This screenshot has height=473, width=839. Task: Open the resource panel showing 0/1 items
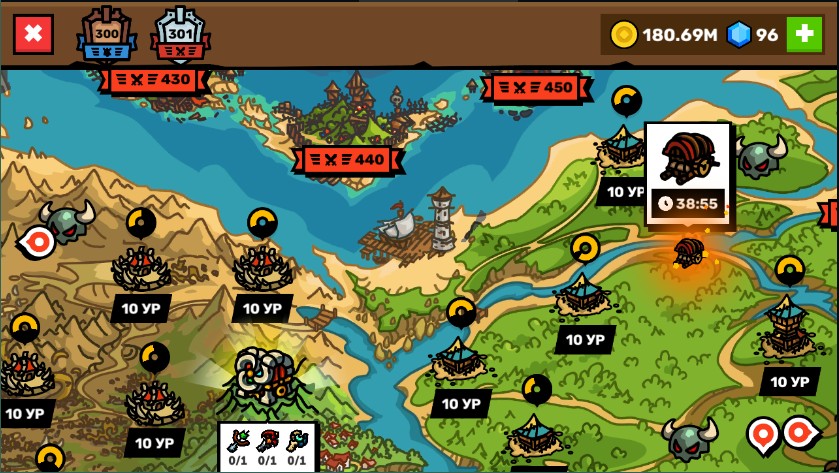coord(267,446)
